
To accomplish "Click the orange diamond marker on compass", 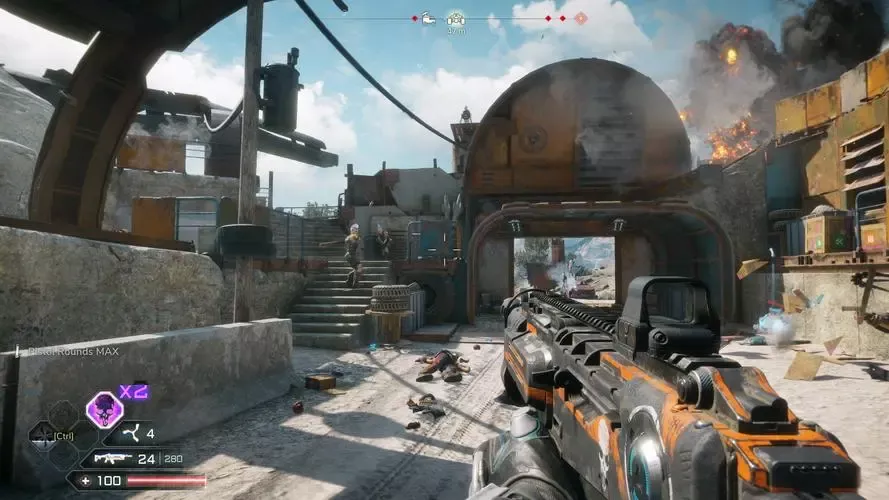I will (x=580, y=18).
